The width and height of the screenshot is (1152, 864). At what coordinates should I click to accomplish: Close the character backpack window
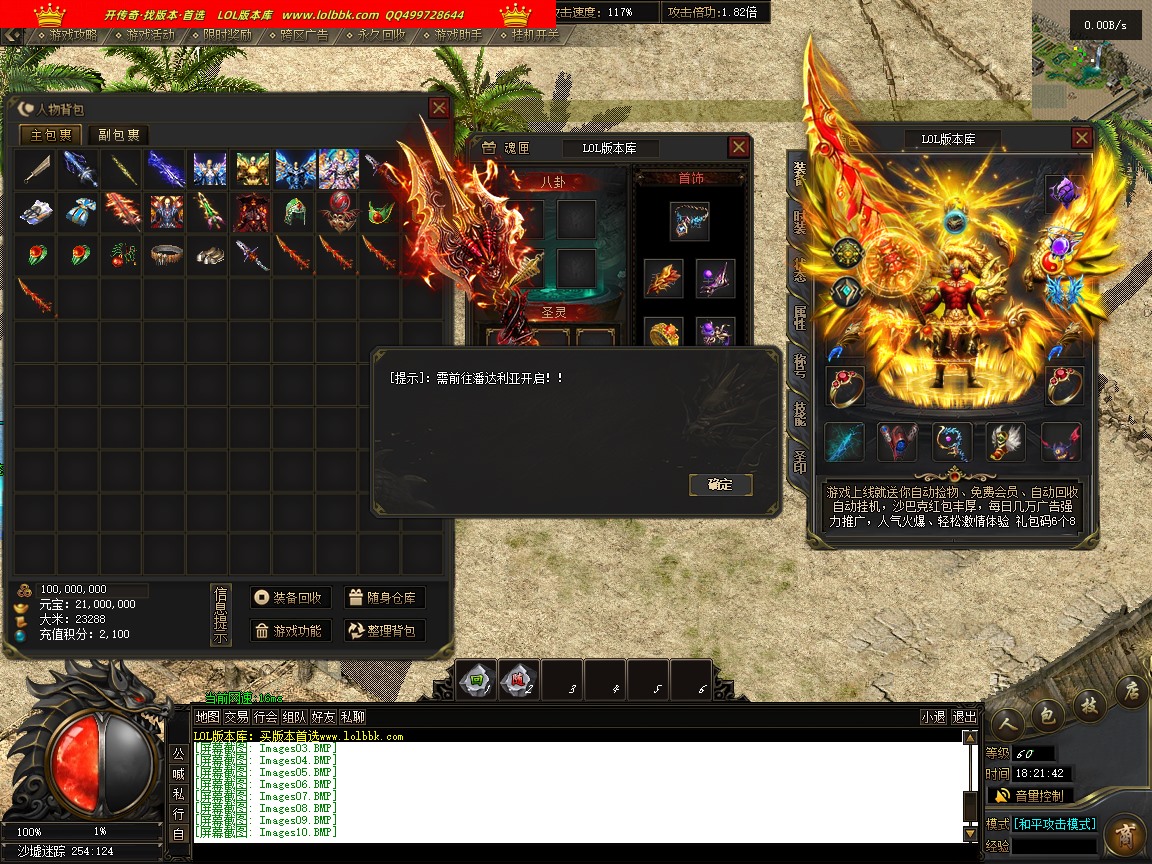439,108
